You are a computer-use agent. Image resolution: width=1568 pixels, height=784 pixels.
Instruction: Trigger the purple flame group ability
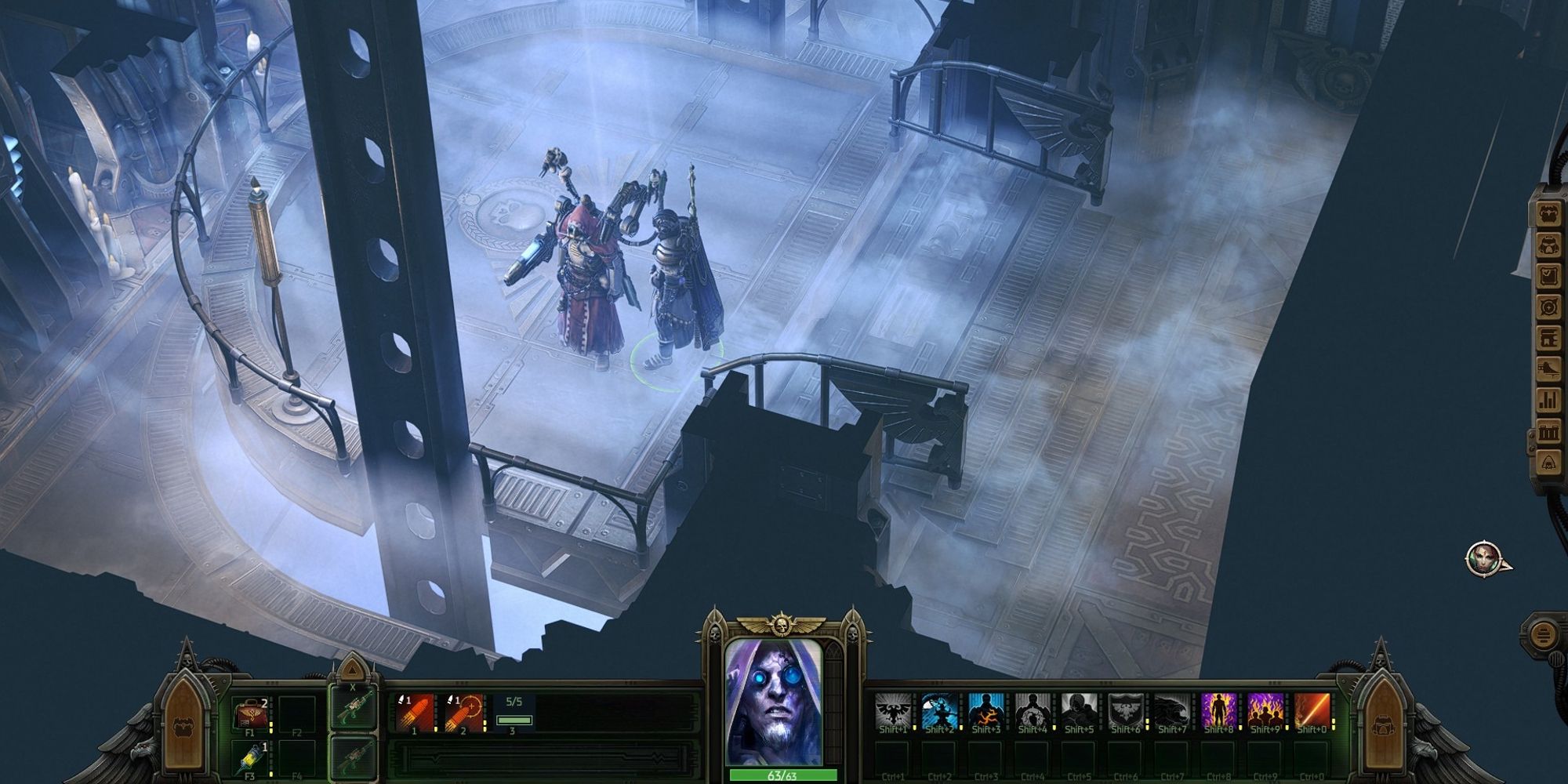point(1265,711)
